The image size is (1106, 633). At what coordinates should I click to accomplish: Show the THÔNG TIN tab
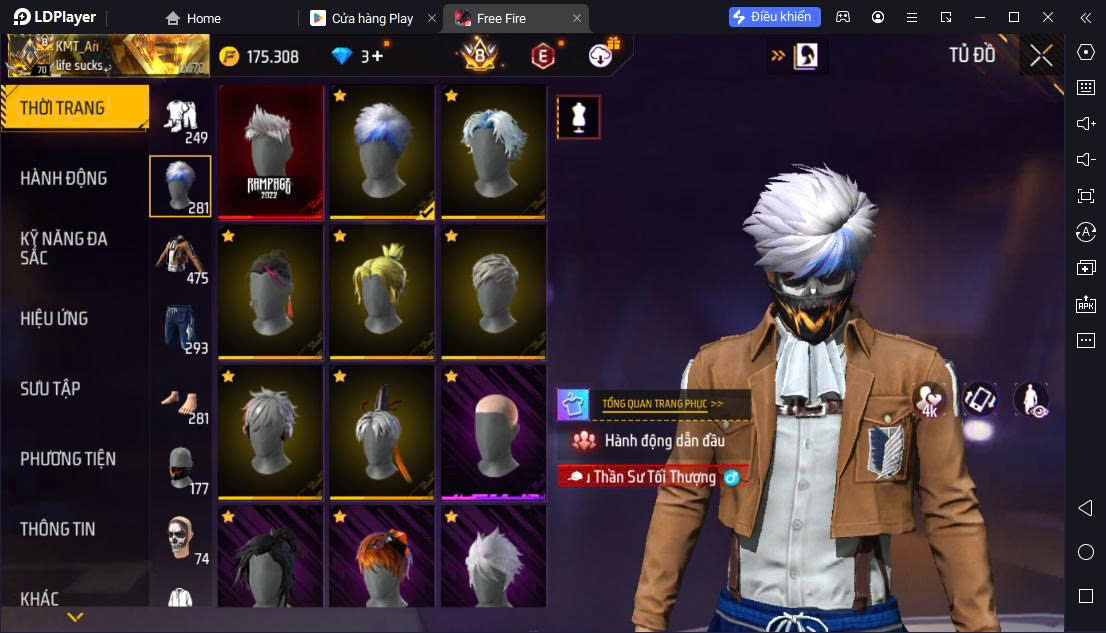click(58, 529)
